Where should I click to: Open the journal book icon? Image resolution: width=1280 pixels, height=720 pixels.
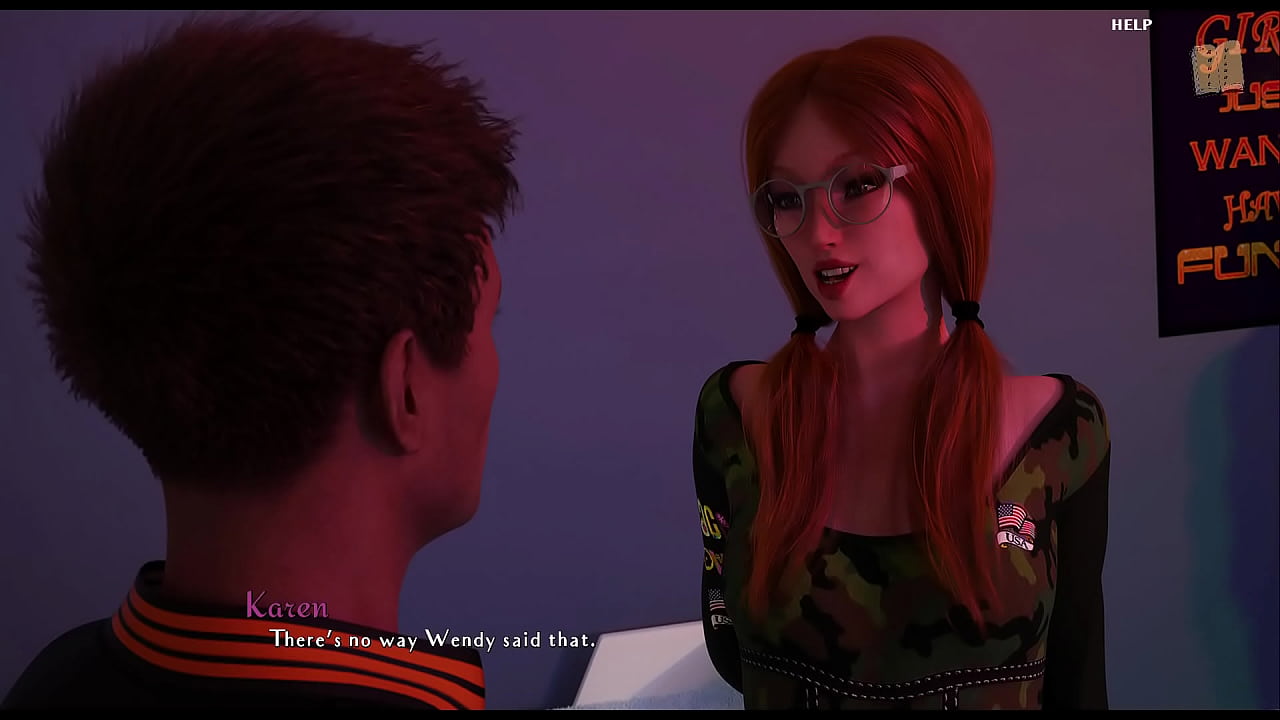tap(1216, 70)
